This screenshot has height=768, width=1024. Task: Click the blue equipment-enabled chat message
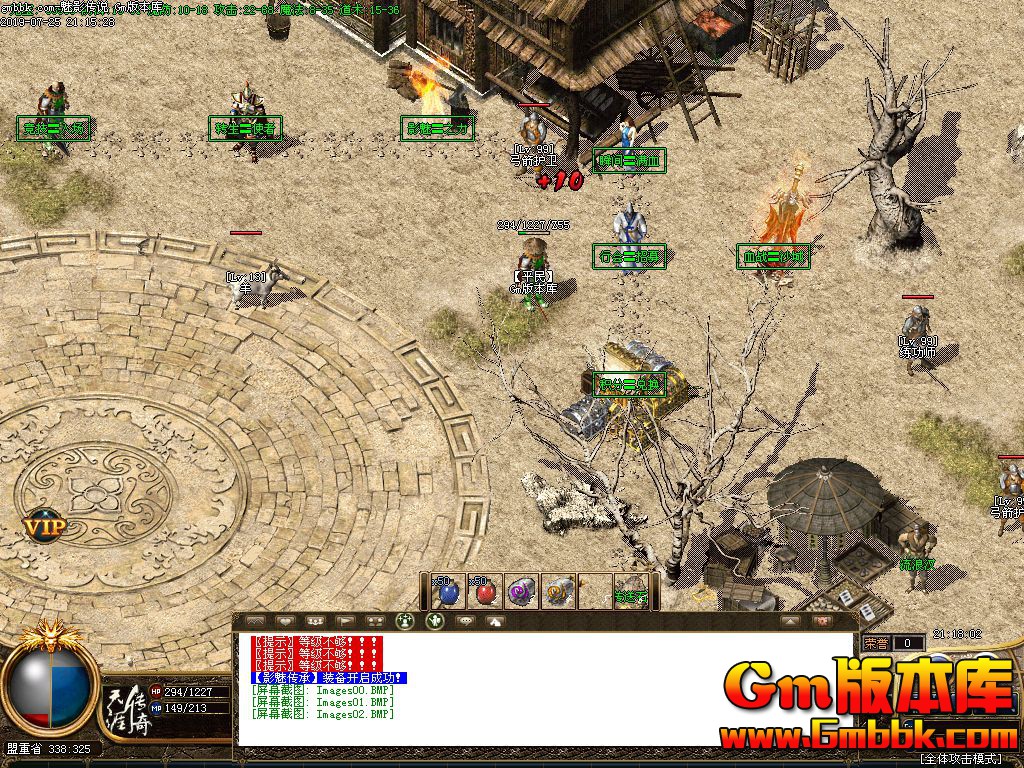tap(329, 678)
